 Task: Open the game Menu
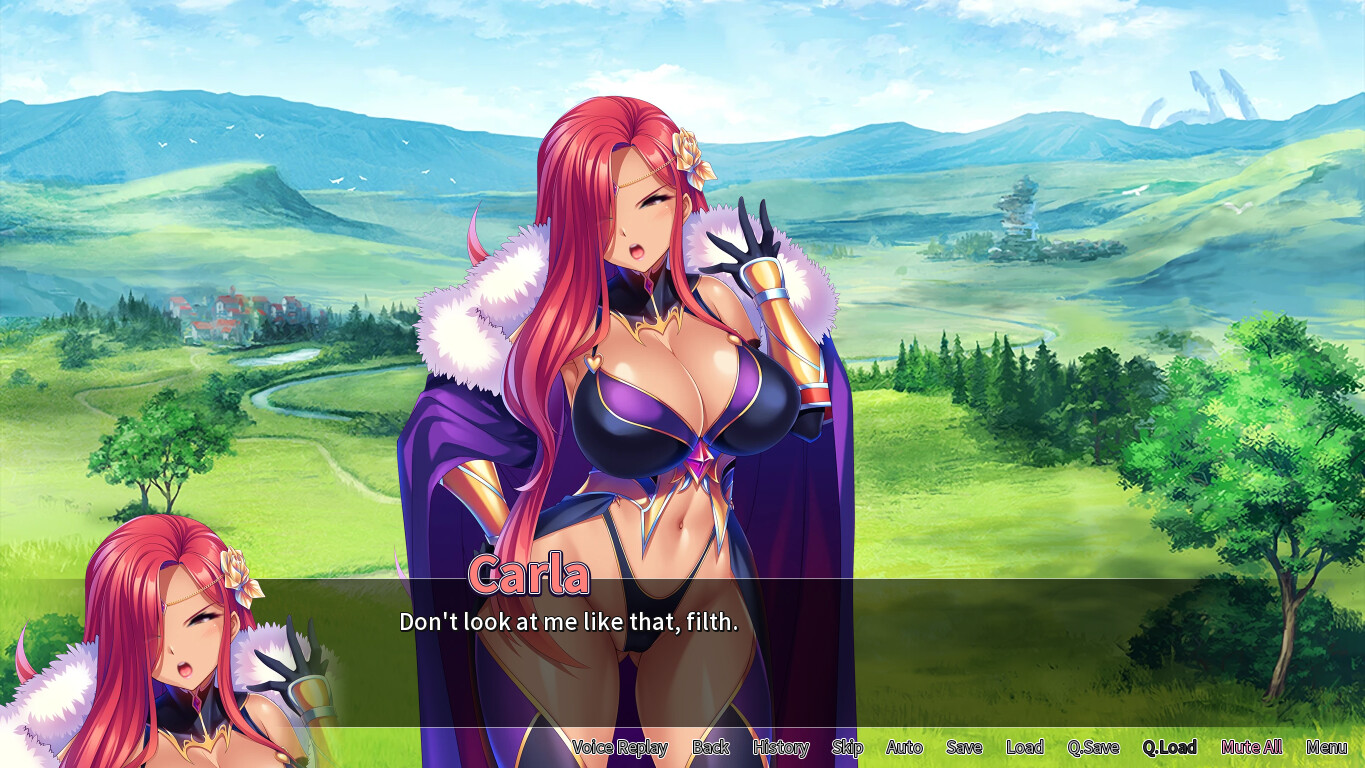click(1326, 747)
